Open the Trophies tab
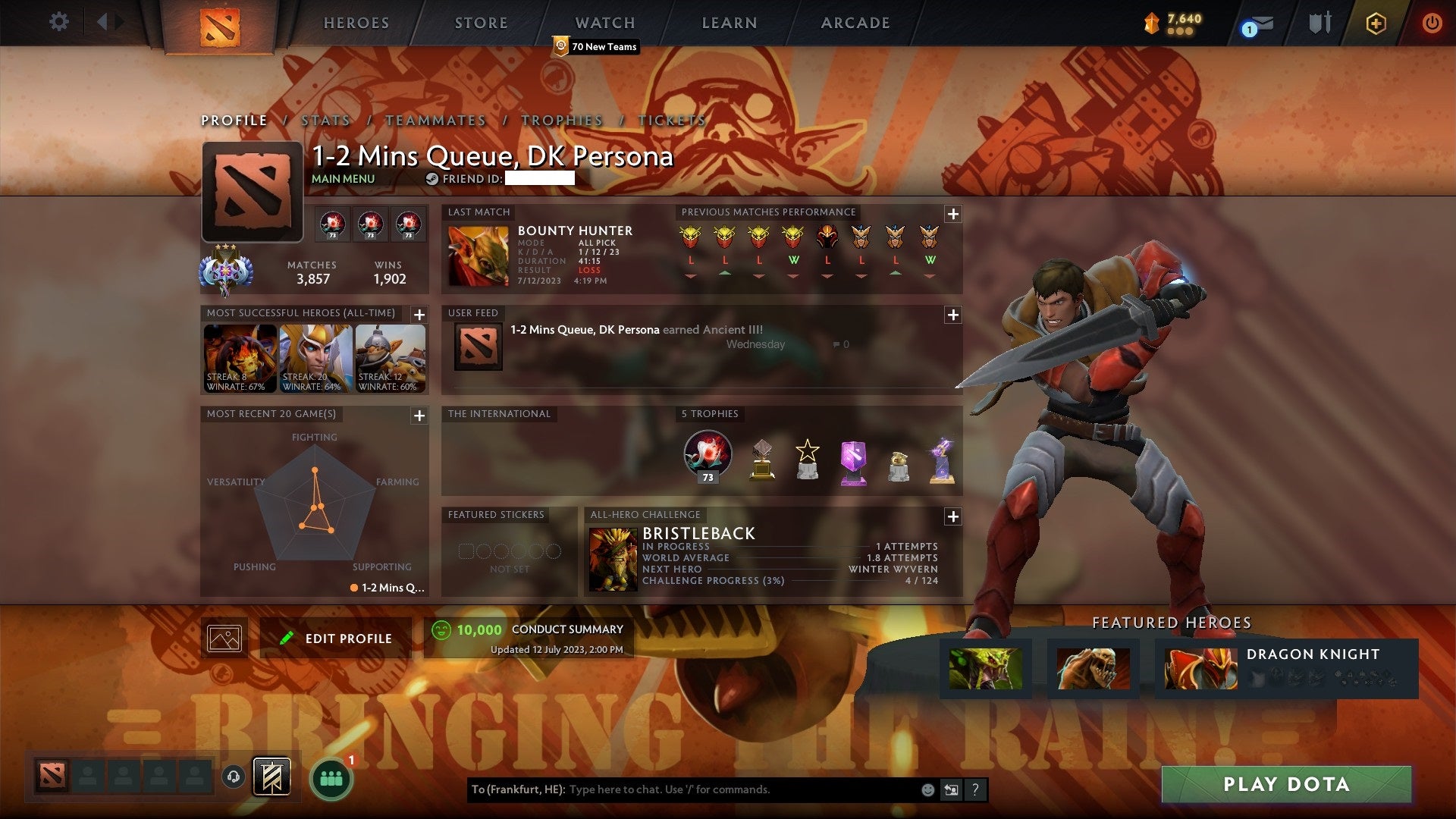 pos(562,120)
